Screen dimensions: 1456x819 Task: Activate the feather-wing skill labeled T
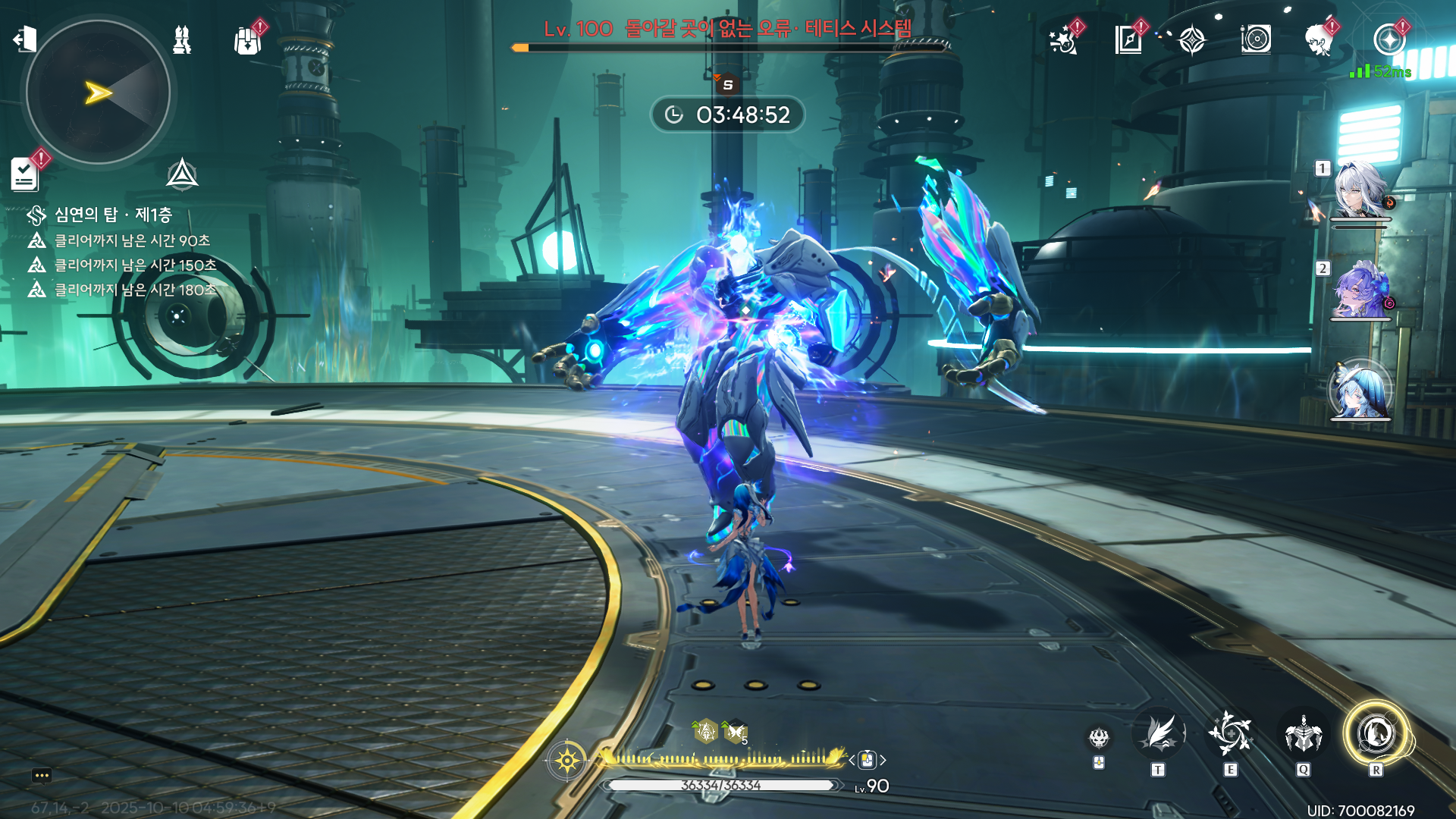pos(1158,734)
